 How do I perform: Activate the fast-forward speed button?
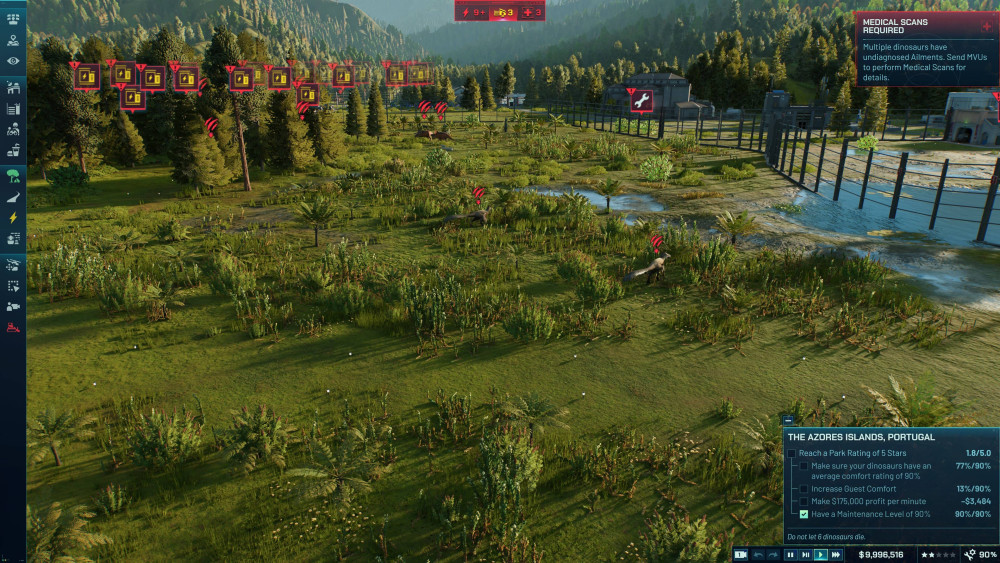(x=836, y=554)
